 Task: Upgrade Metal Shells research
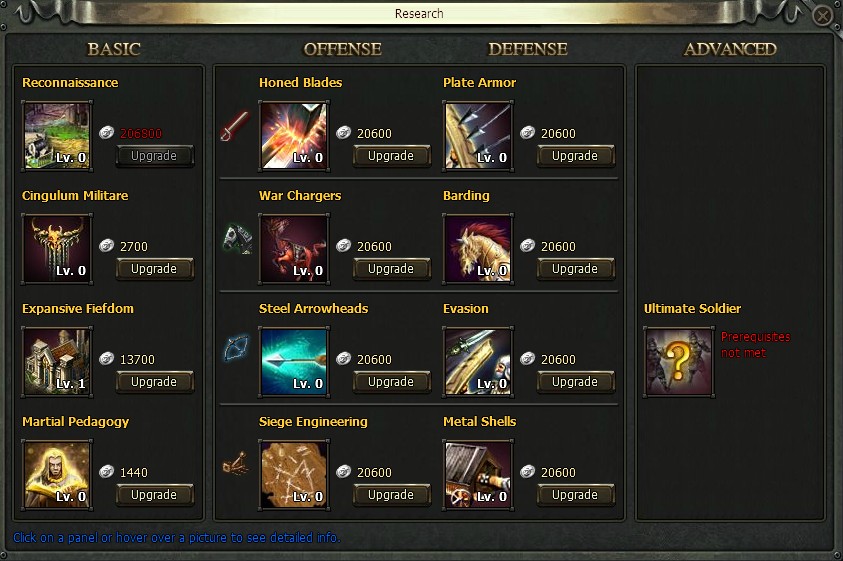click(x=575, y=495)
